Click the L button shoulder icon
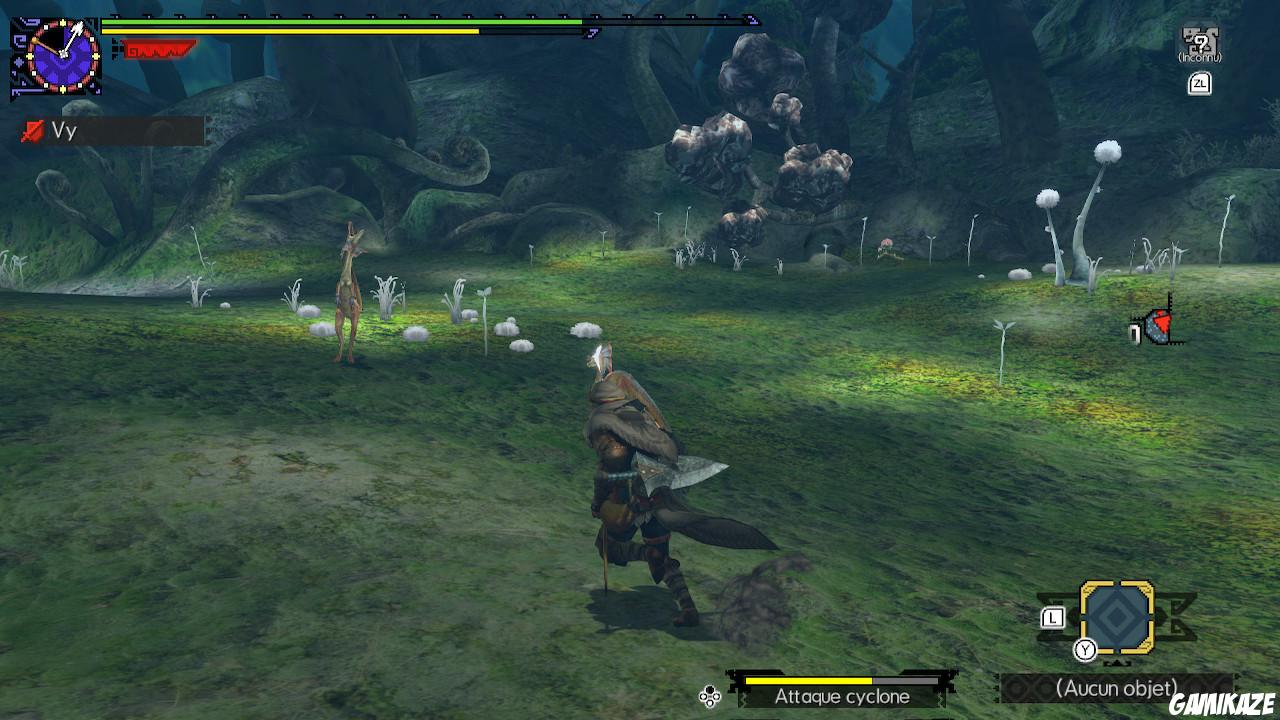1280x720 pixels. [1052, 617]
